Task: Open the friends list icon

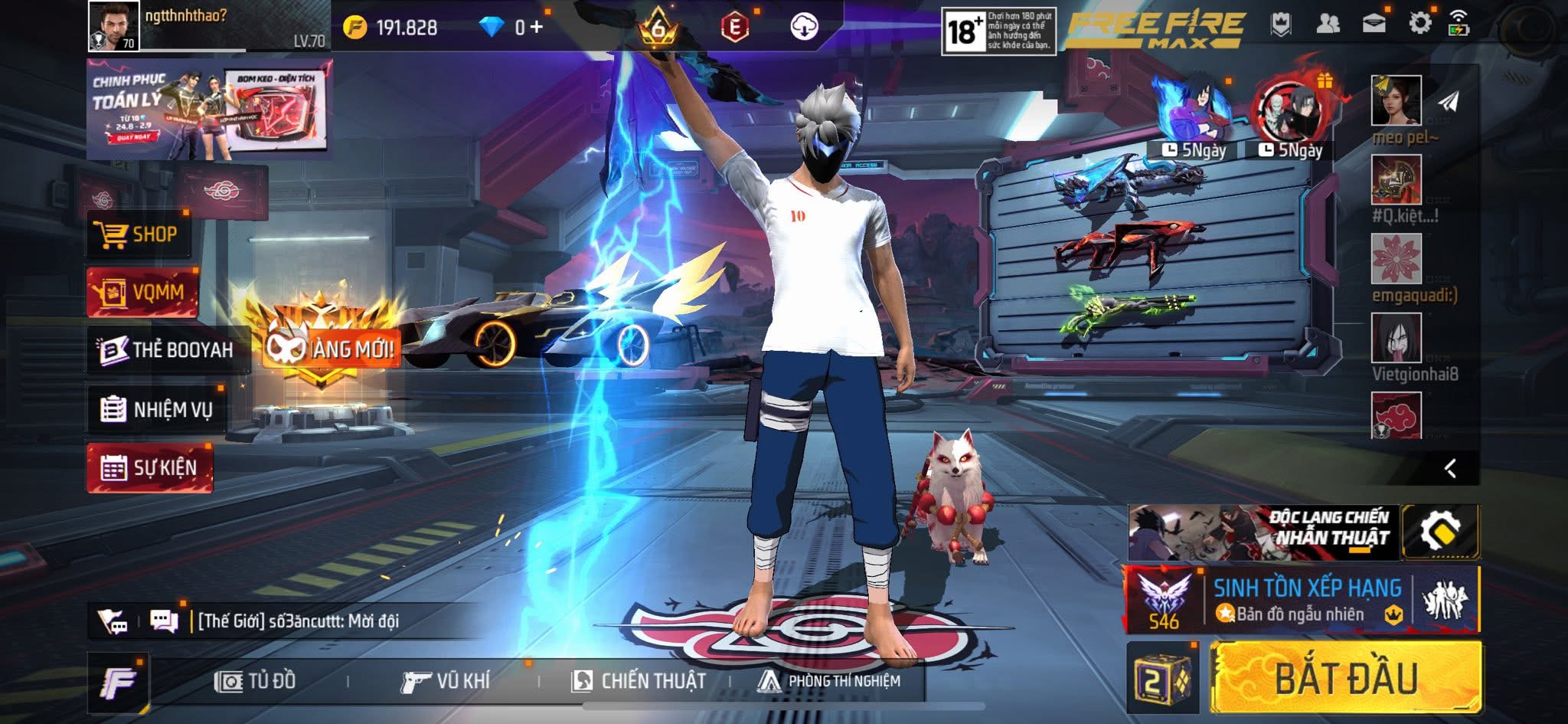Action: coord(1328,24)
